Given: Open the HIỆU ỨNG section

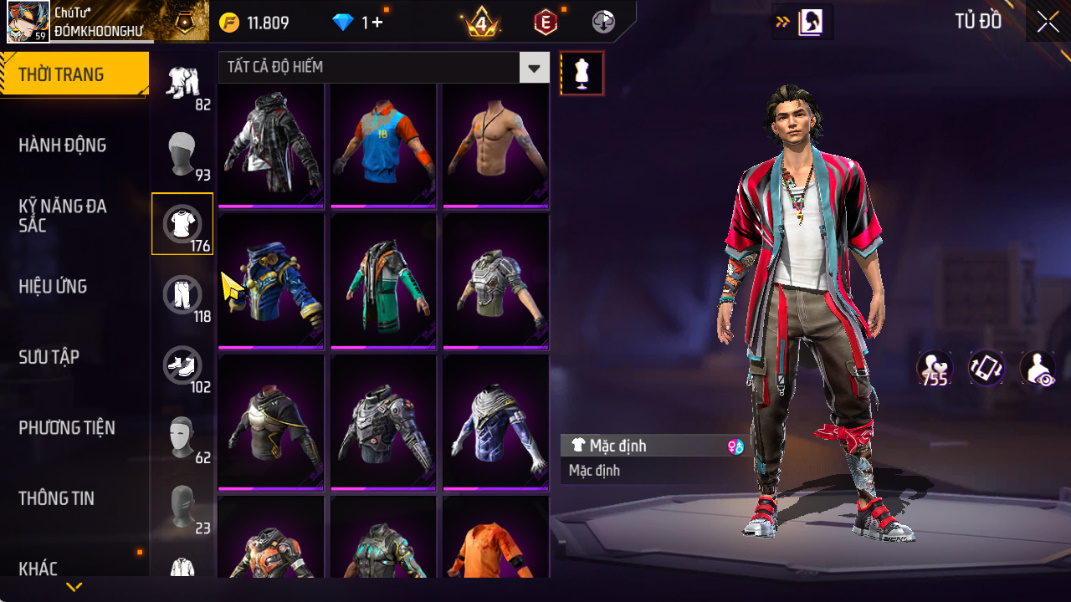Looking at the screenshot, I should (53, 287).
